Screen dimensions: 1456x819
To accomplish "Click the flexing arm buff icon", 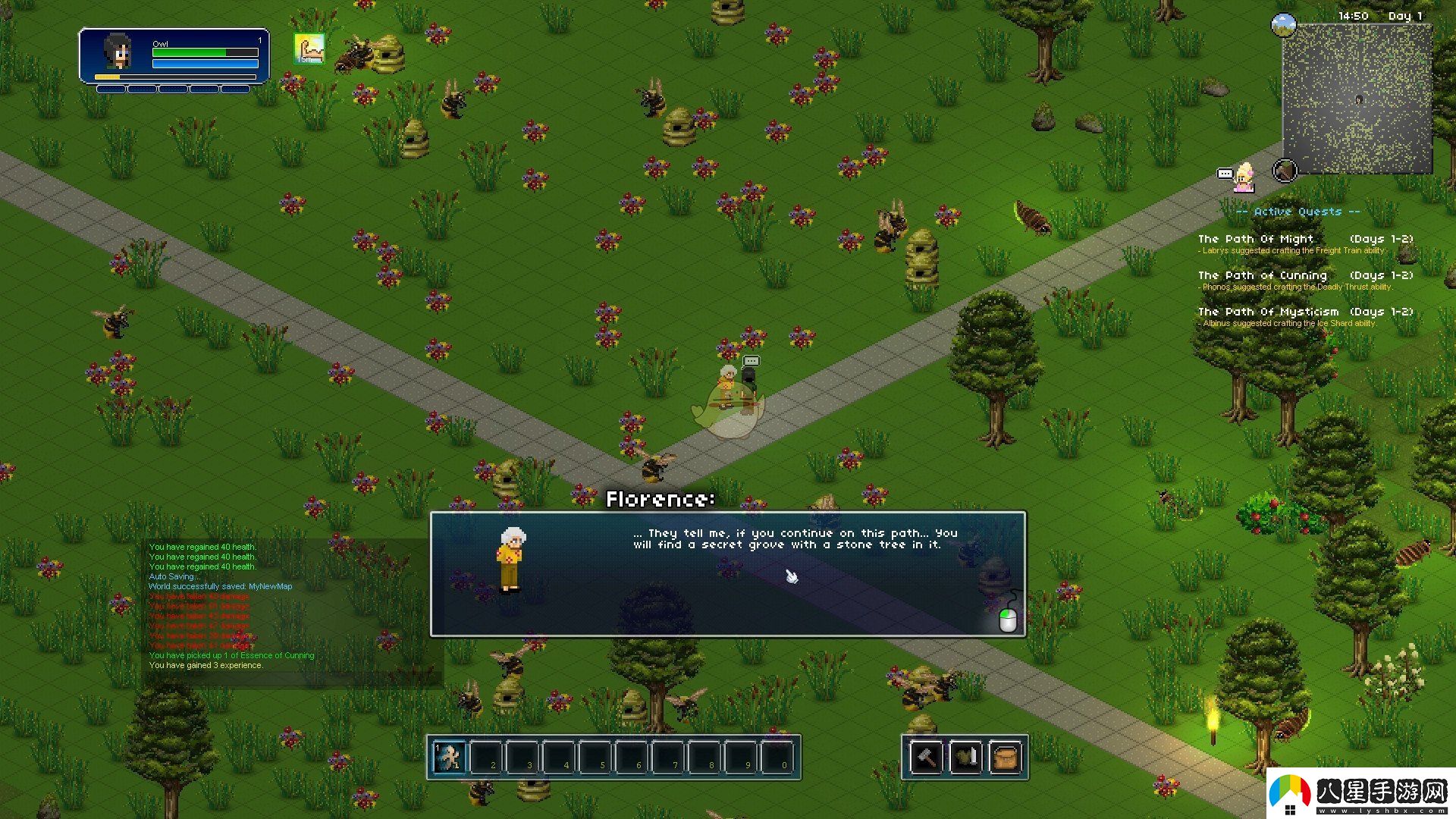I will [309, 49].
